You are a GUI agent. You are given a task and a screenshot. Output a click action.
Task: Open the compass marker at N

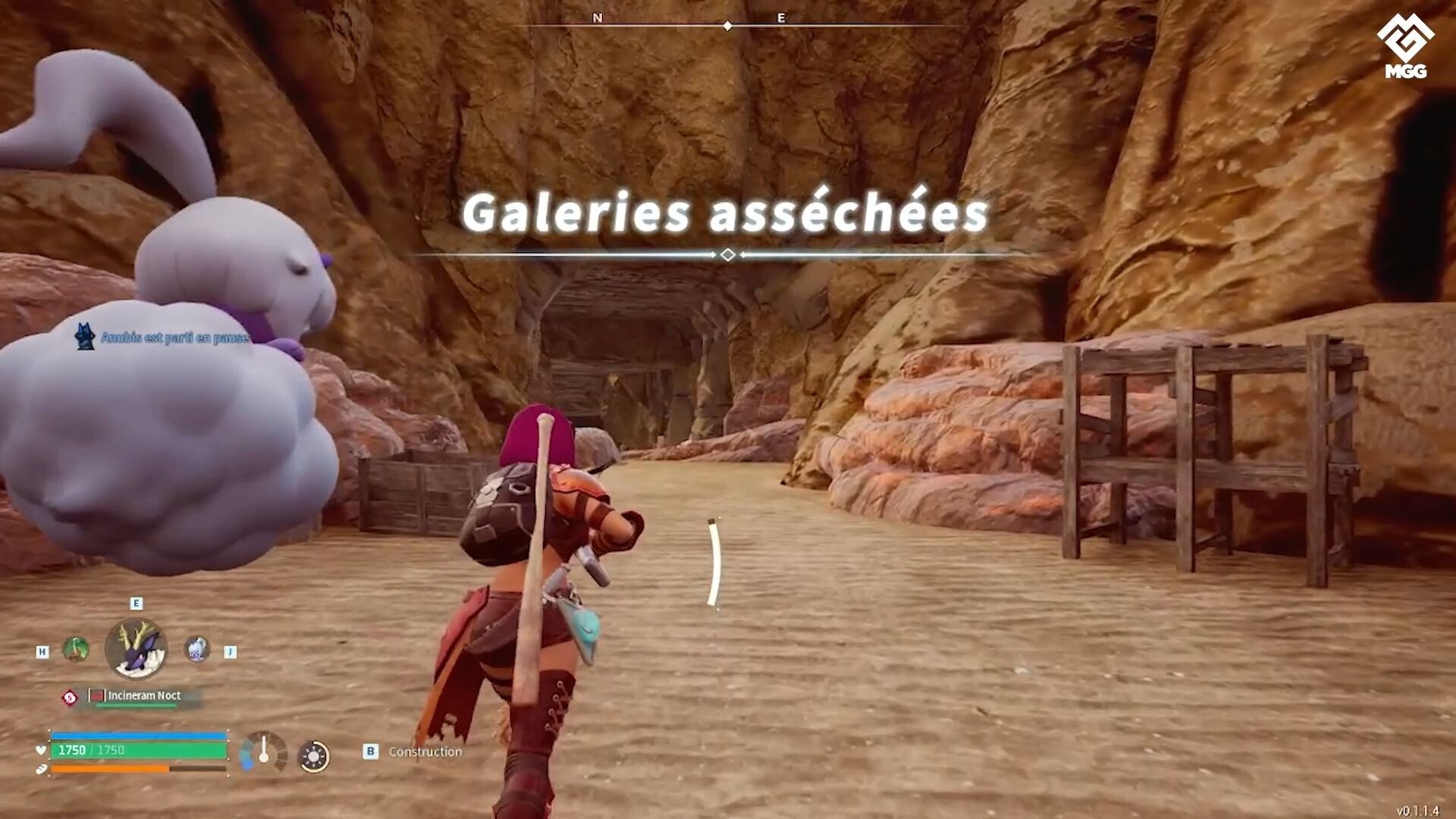598,15
